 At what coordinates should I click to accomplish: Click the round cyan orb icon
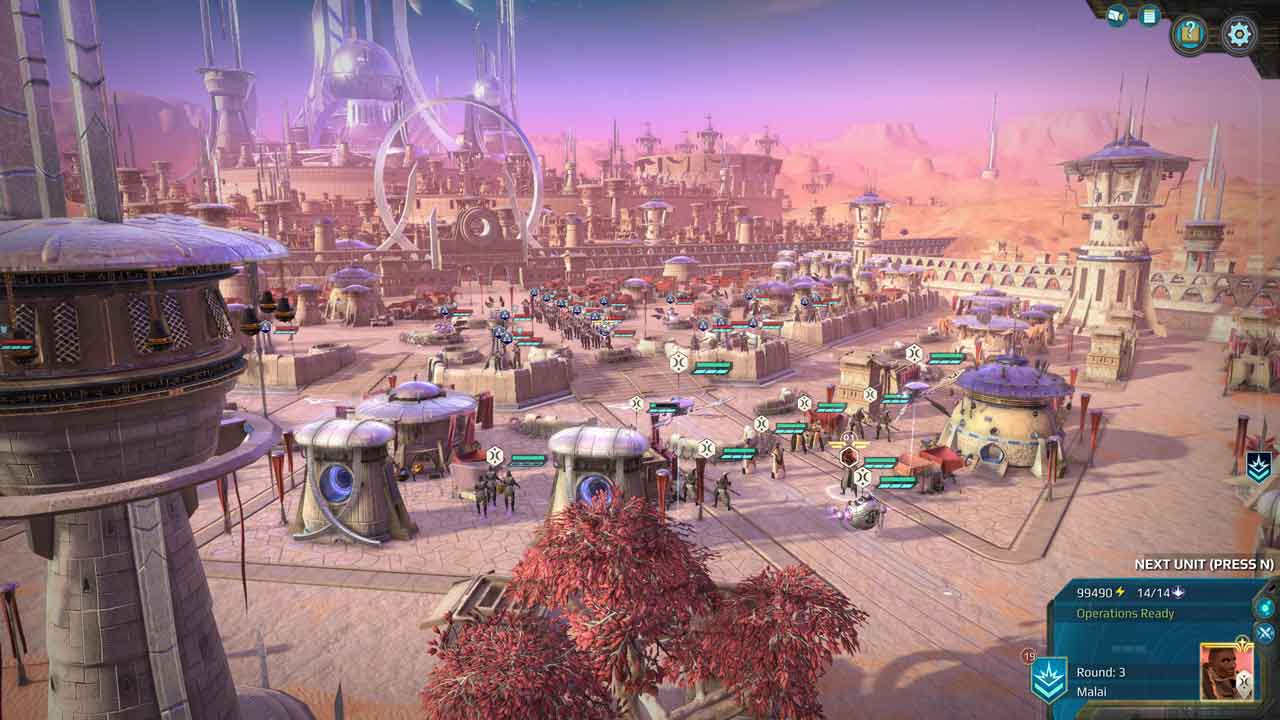(1266, 607)
